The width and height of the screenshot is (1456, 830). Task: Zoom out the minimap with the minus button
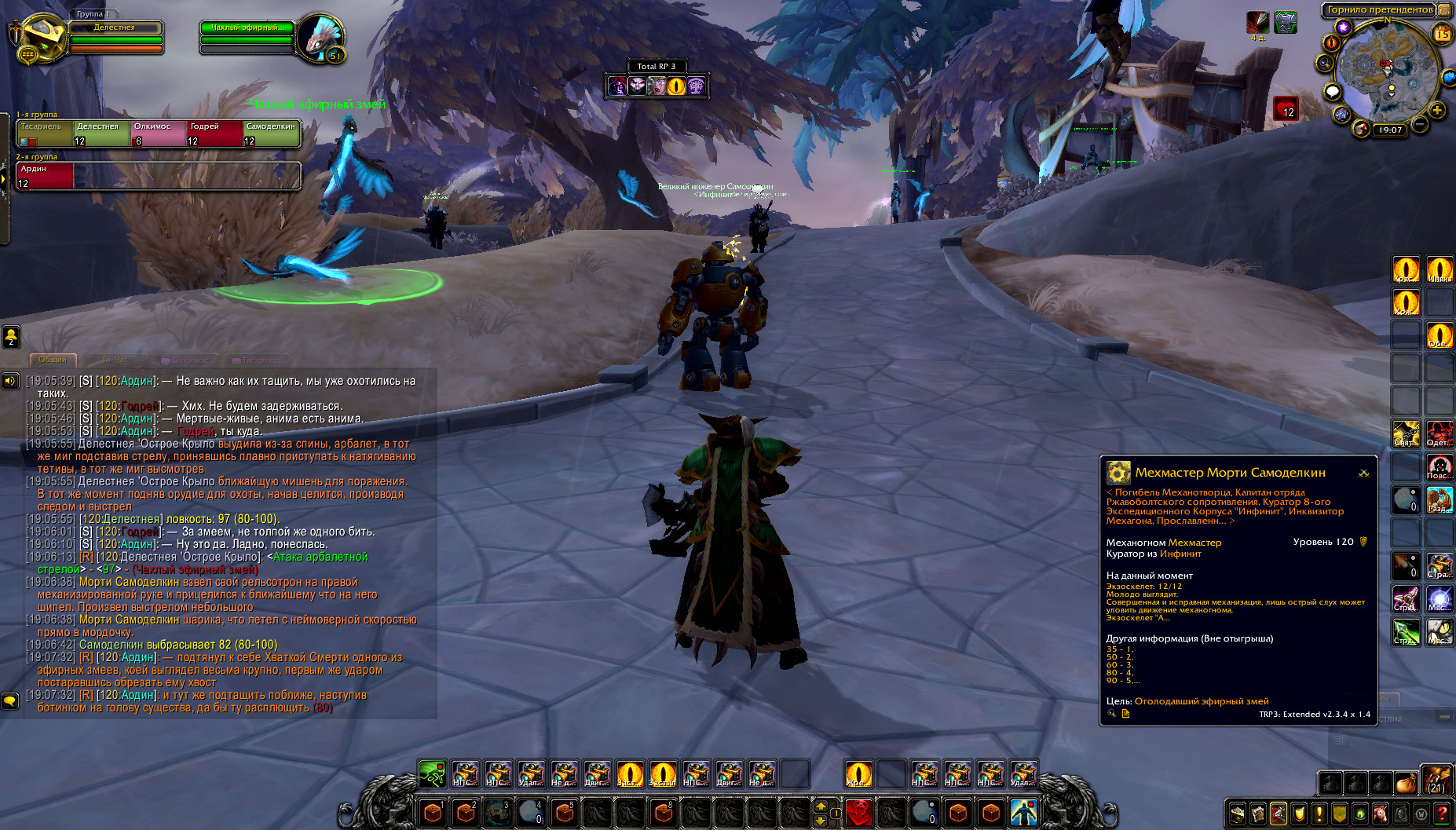coord(1421,124)
